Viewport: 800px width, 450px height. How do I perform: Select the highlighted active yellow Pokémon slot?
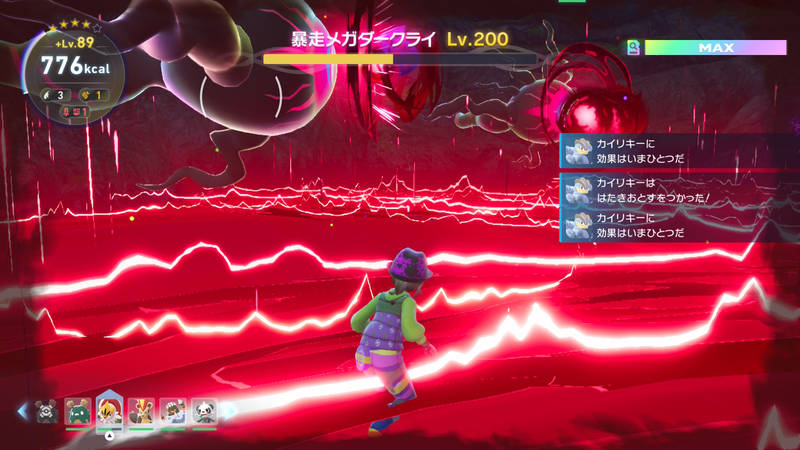(109, 410)
